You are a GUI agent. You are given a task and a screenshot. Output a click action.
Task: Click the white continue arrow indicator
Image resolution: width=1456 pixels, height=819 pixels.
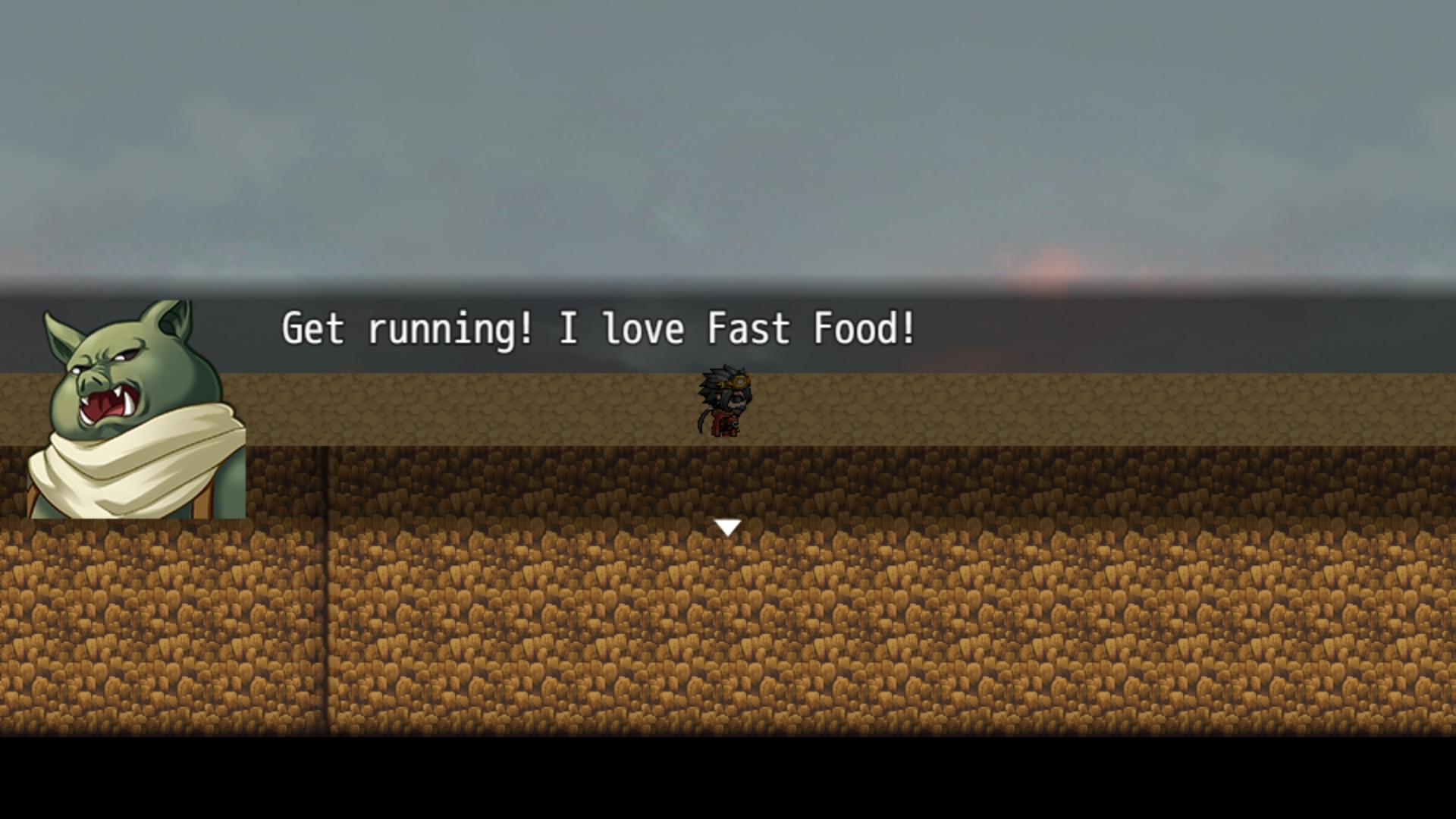click(727, 526)
